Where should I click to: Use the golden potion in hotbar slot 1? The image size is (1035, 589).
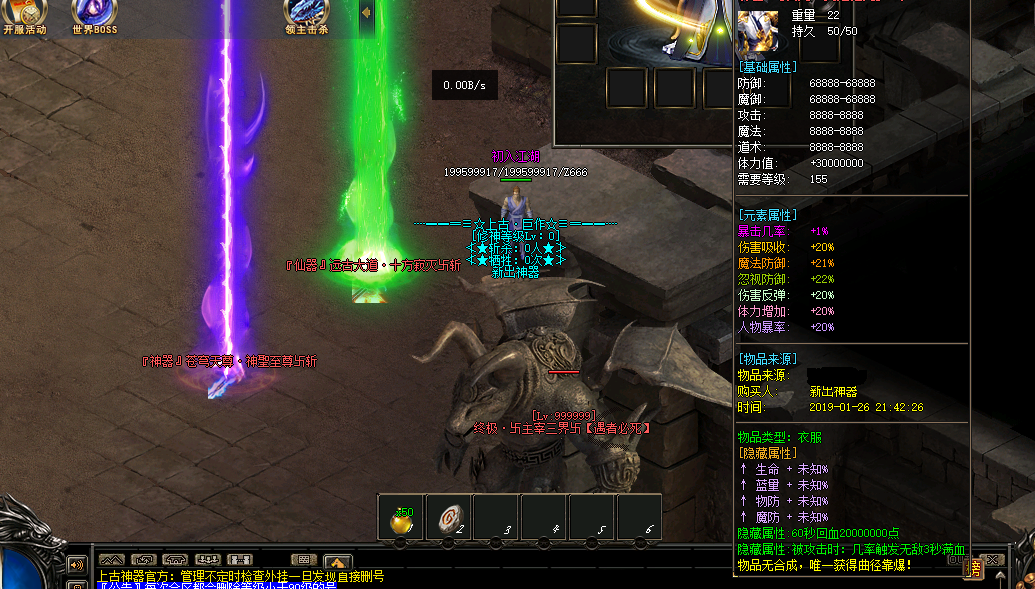tap(401, 520)
